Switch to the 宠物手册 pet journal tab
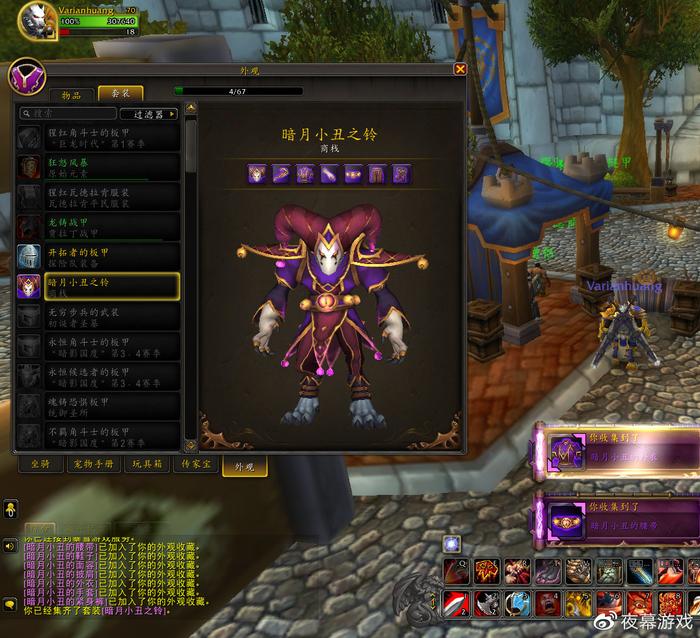Viewport: 700px width, 638px height. tap(93, 464)
